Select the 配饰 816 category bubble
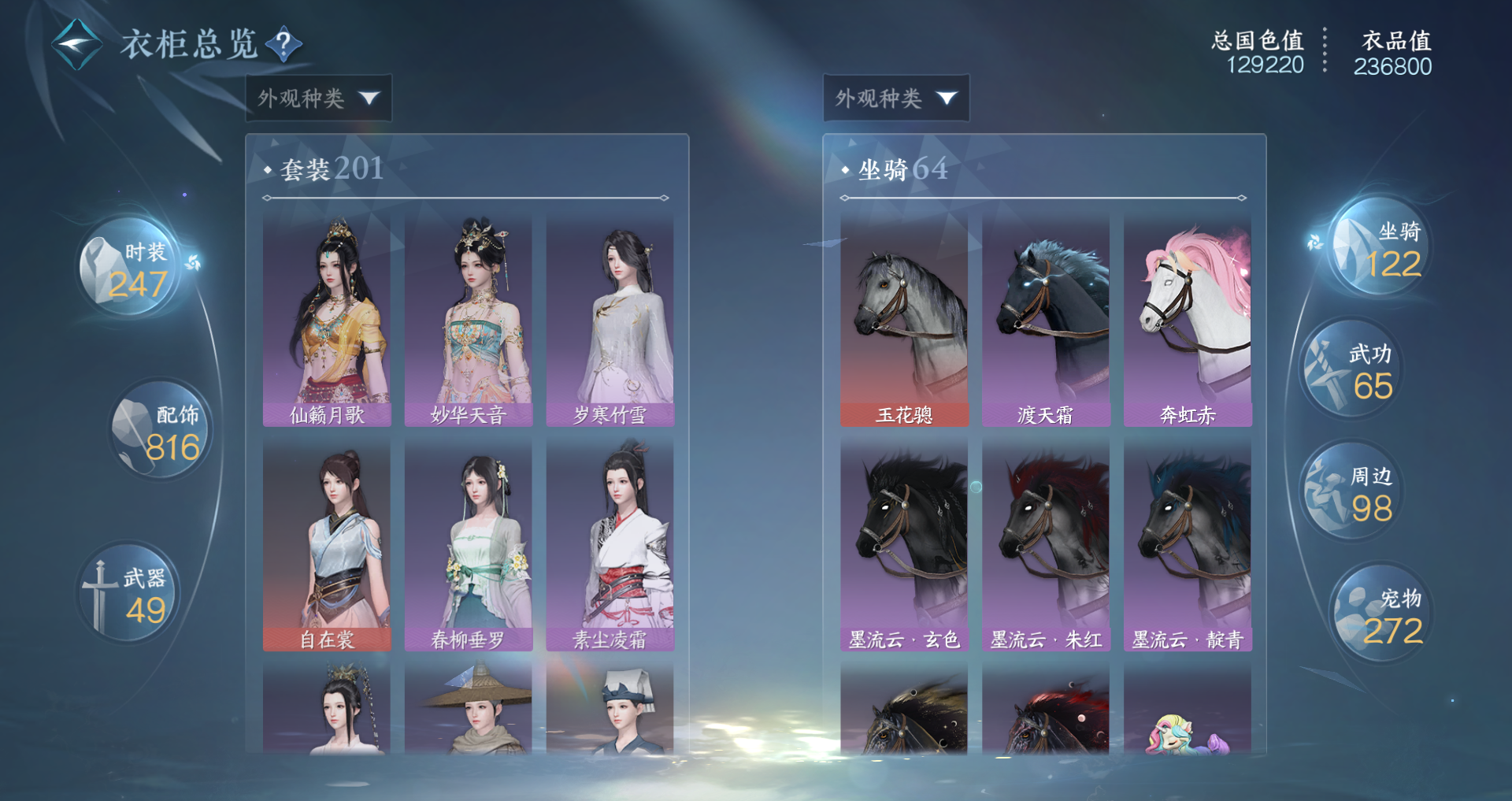 pyautogui.click(x=161, y=431)
